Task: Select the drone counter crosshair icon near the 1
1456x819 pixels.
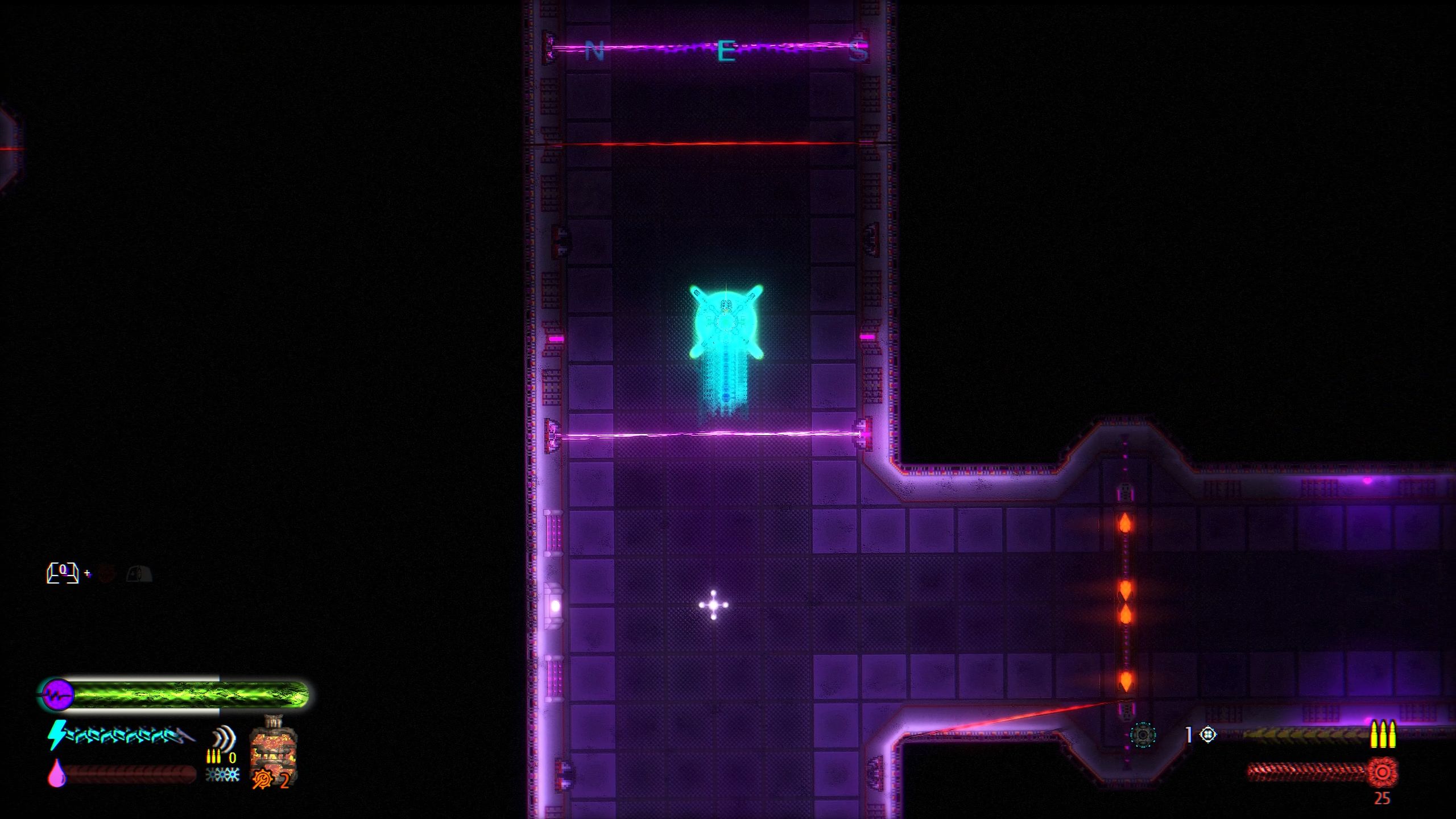Action: click(1207, 735)
